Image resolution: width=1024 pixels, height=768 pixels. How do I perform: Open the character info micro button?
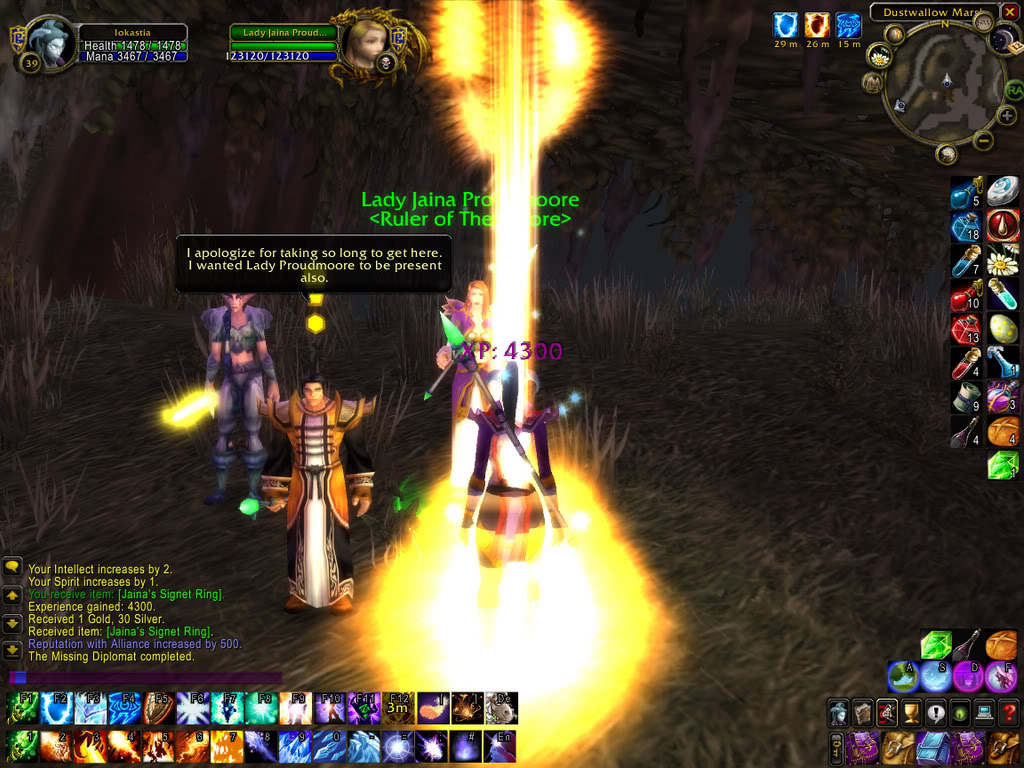(x=838, y=712)
